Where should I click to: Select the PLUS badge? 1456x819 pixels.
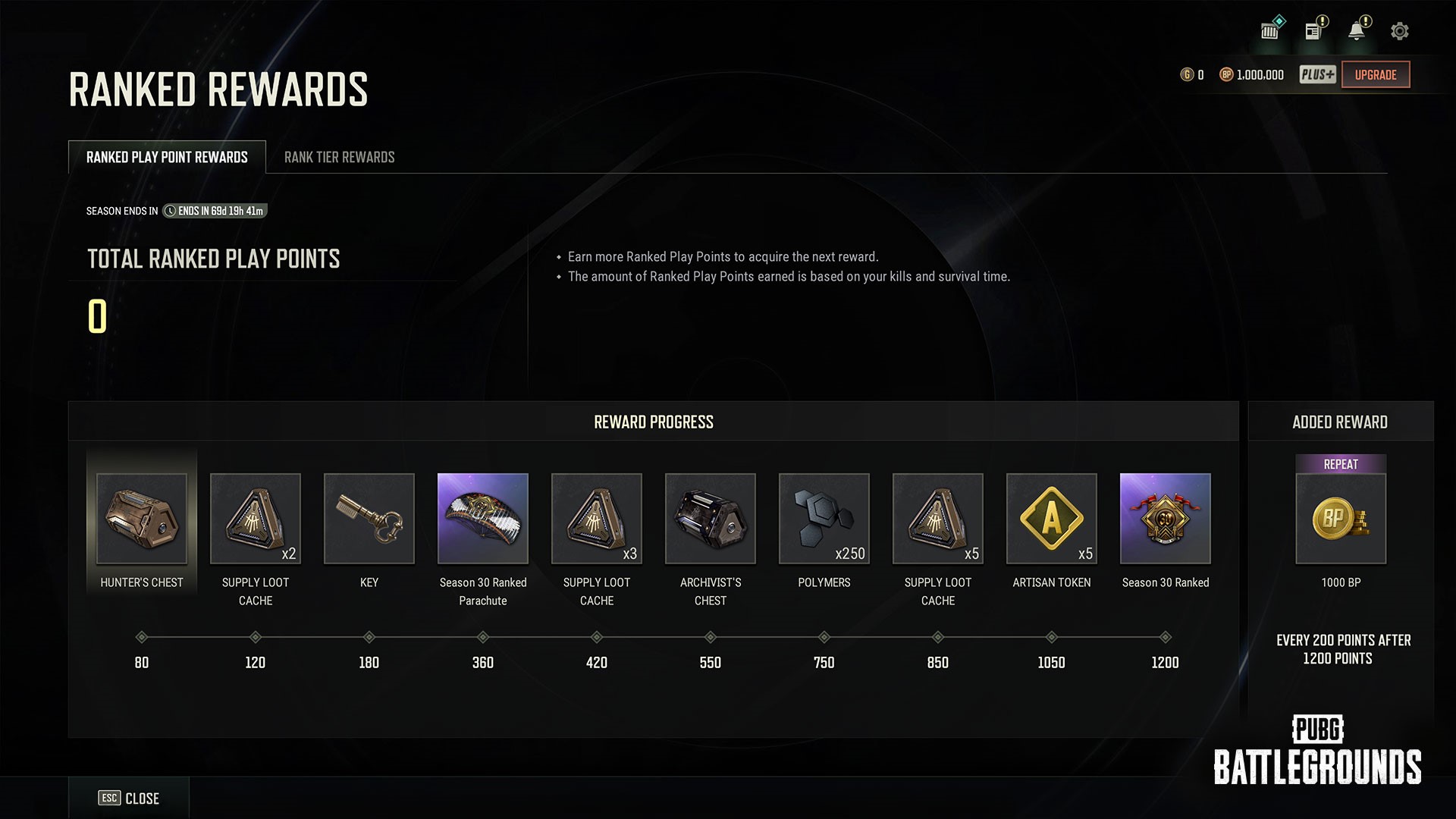click(1317, 74)
